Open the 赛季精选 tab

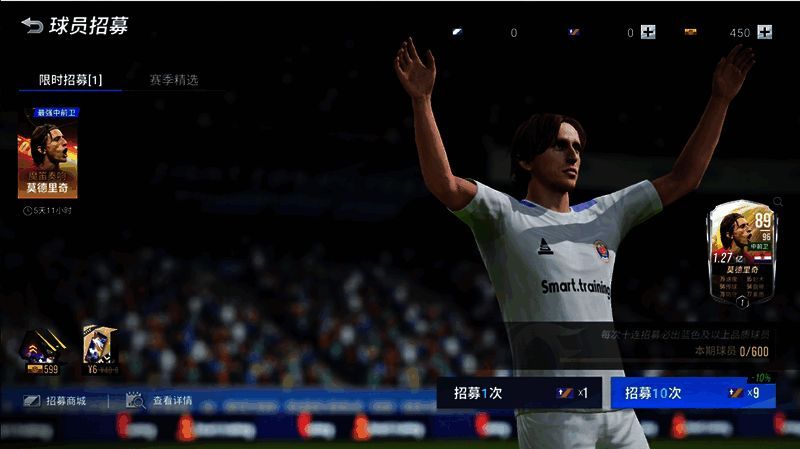(x=174, y=79)
